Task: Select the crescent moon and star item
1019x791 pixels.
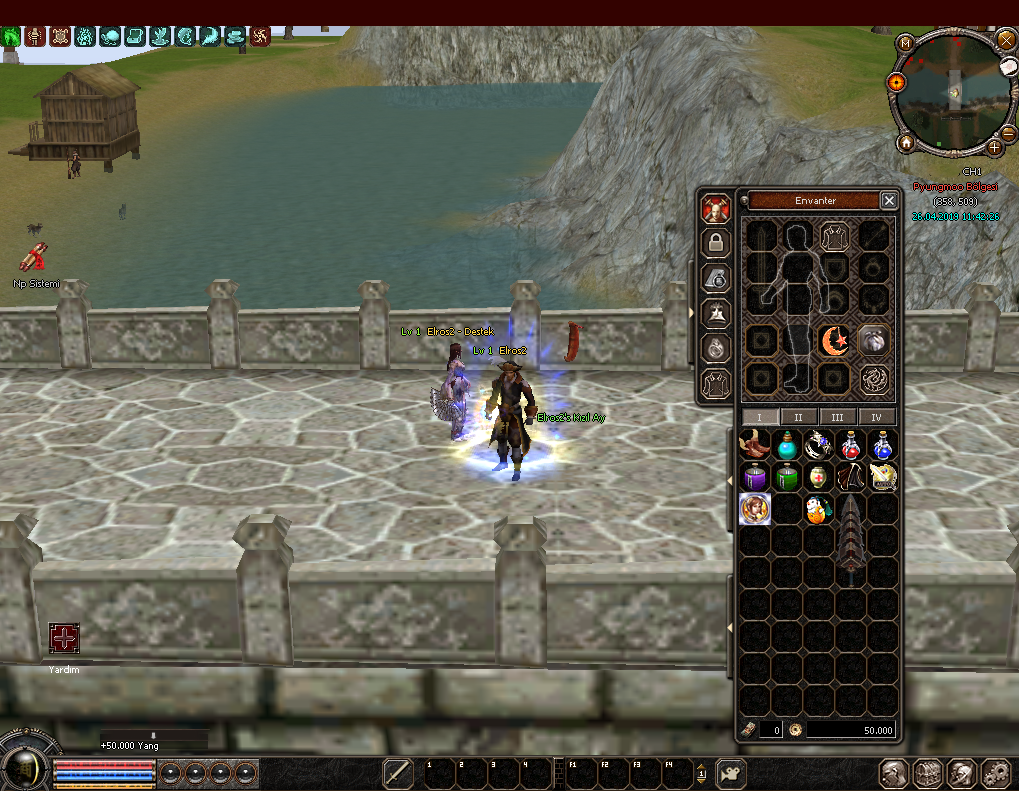Action: click(834, 341)
